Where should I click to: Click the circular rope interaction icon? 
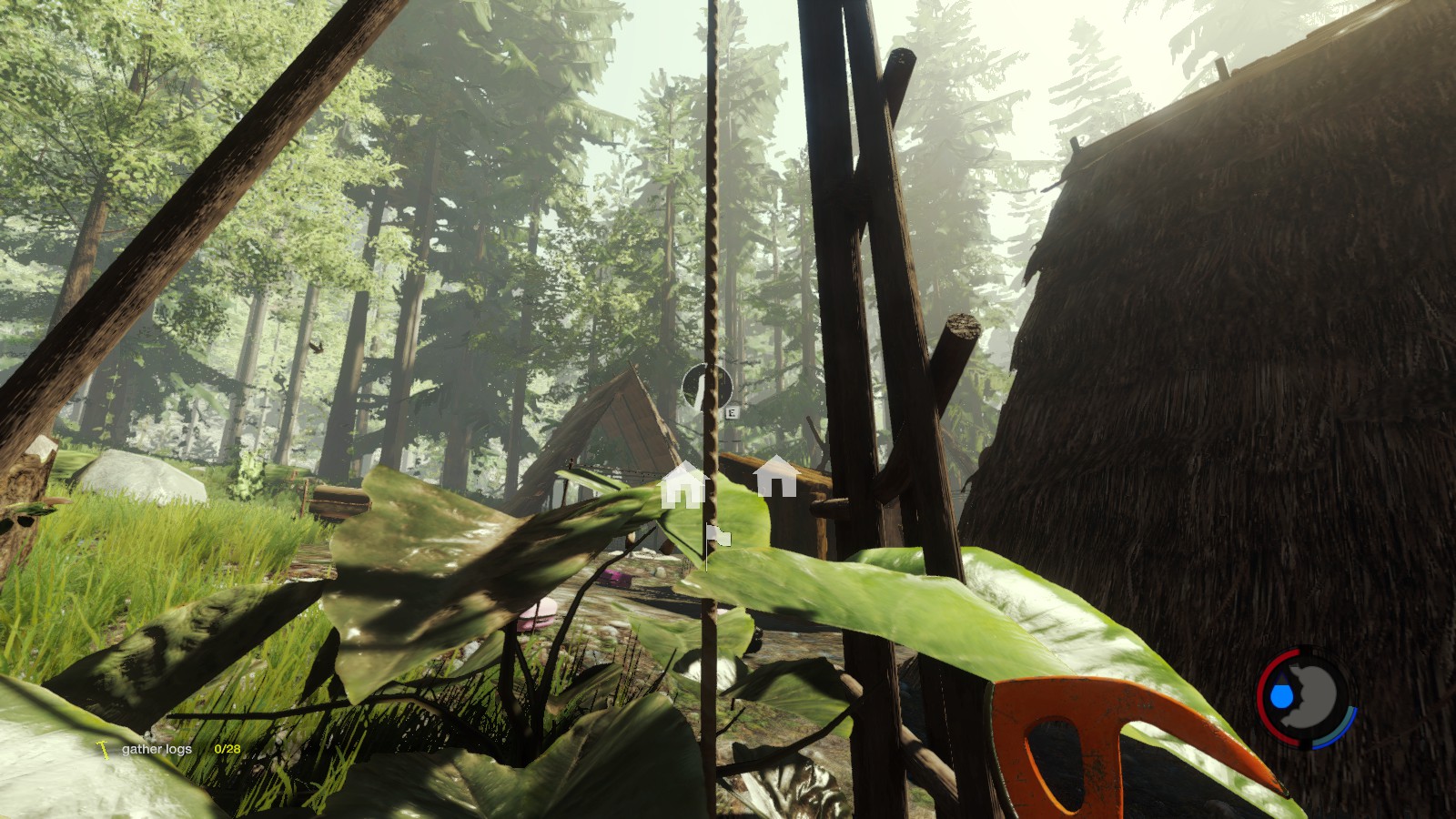[x=707, y=387]
